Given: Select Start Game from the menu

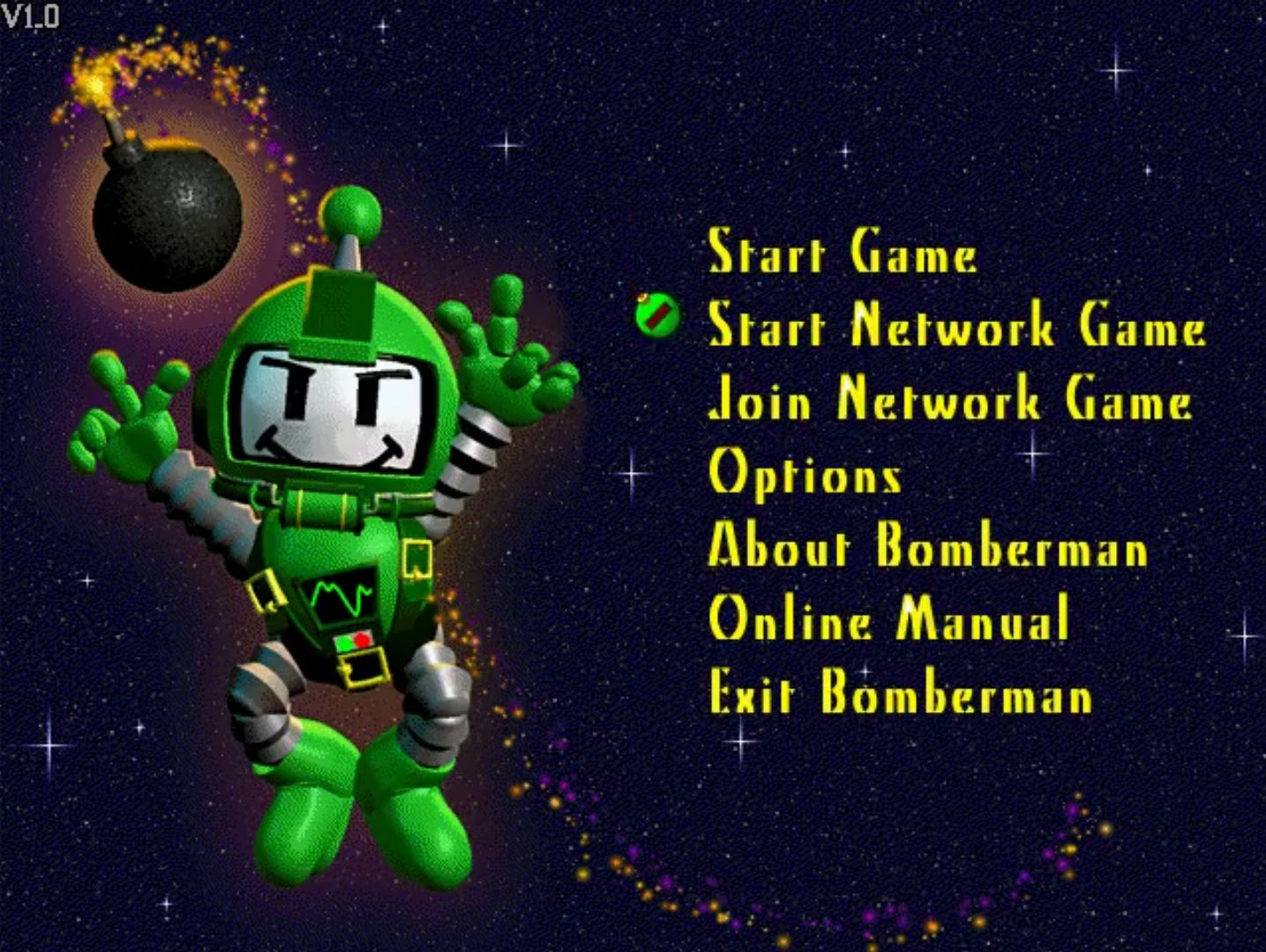Looking at the screenshot, I should [x=843, y=255].
